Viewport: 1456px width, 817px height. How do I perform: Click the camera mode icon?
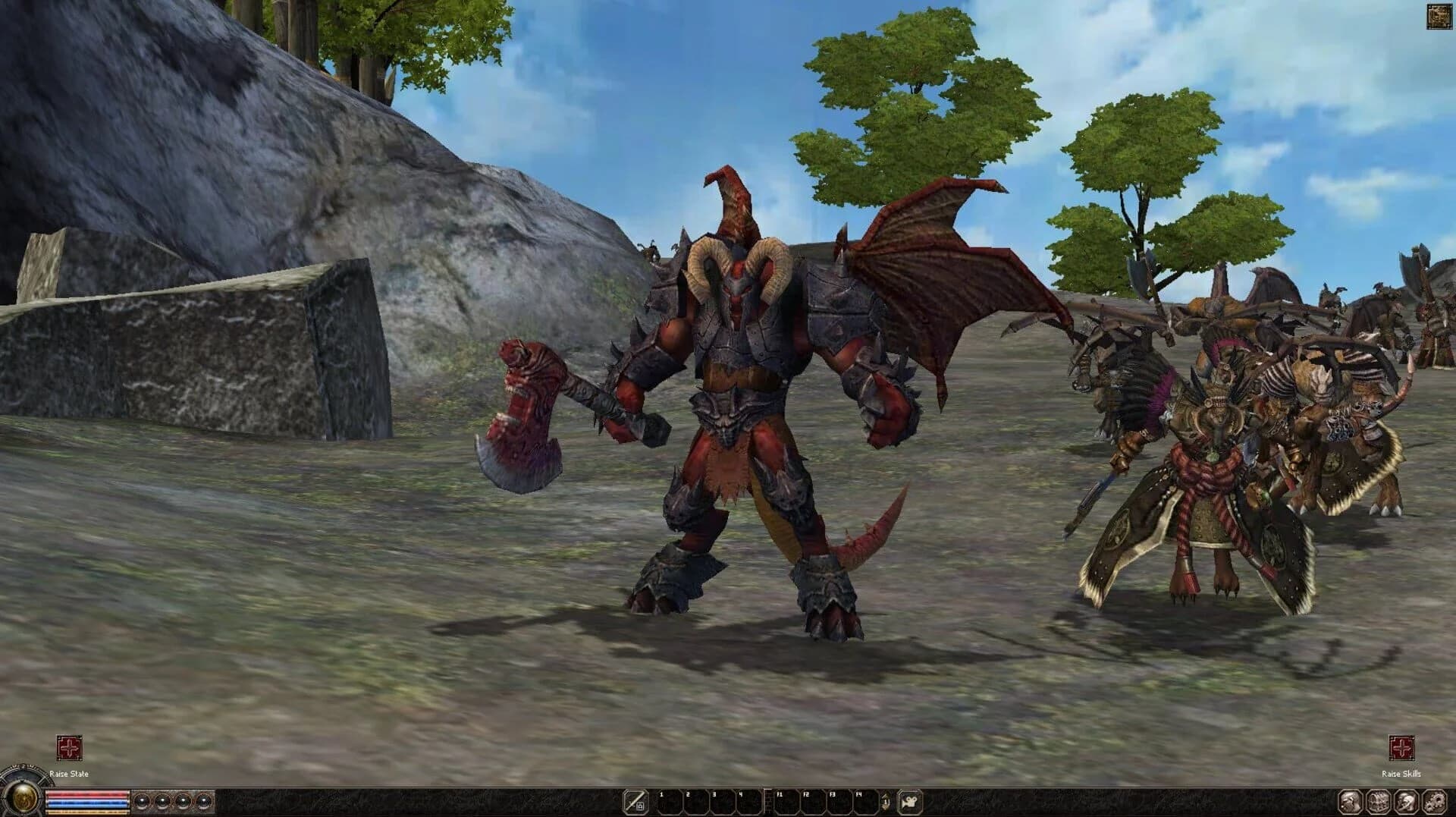coord(908,801)
